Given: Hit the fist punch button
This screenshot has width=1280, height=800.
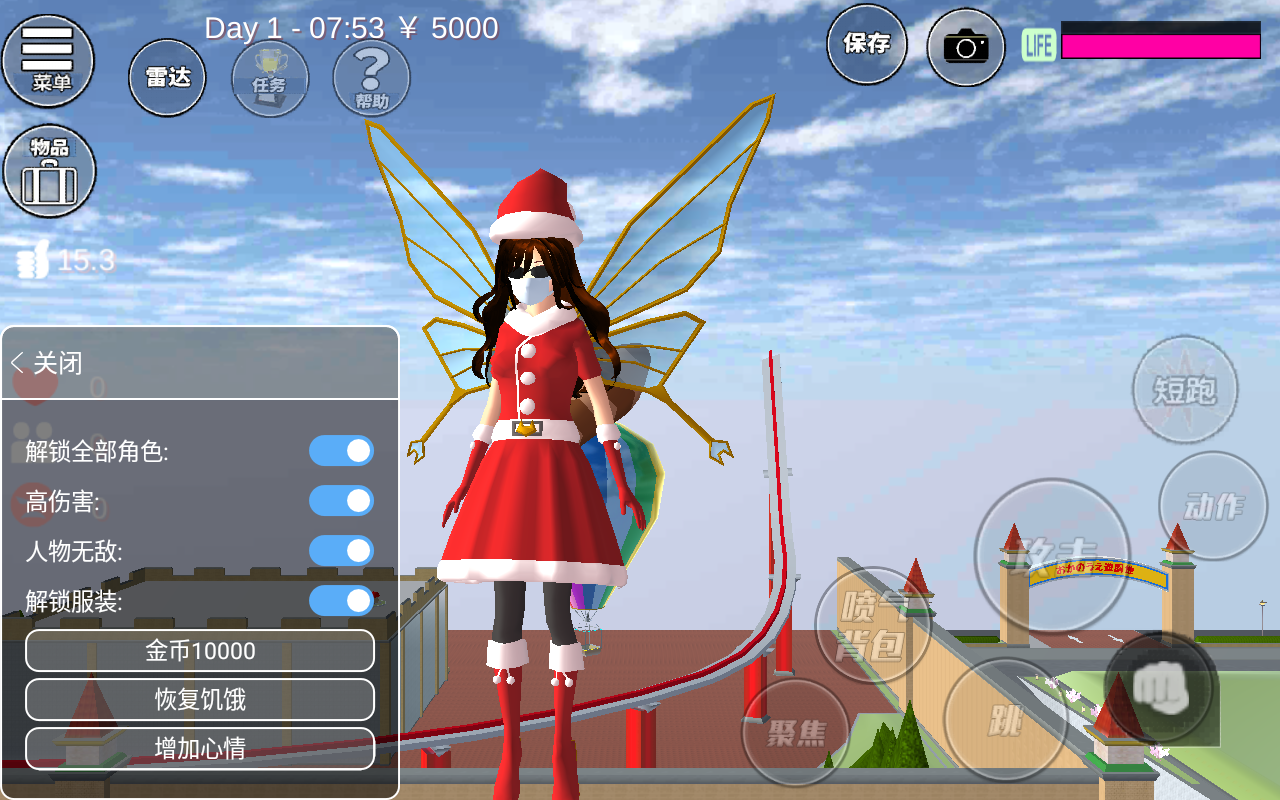Looking at the screenshot, I should [x=1160, y=688].
